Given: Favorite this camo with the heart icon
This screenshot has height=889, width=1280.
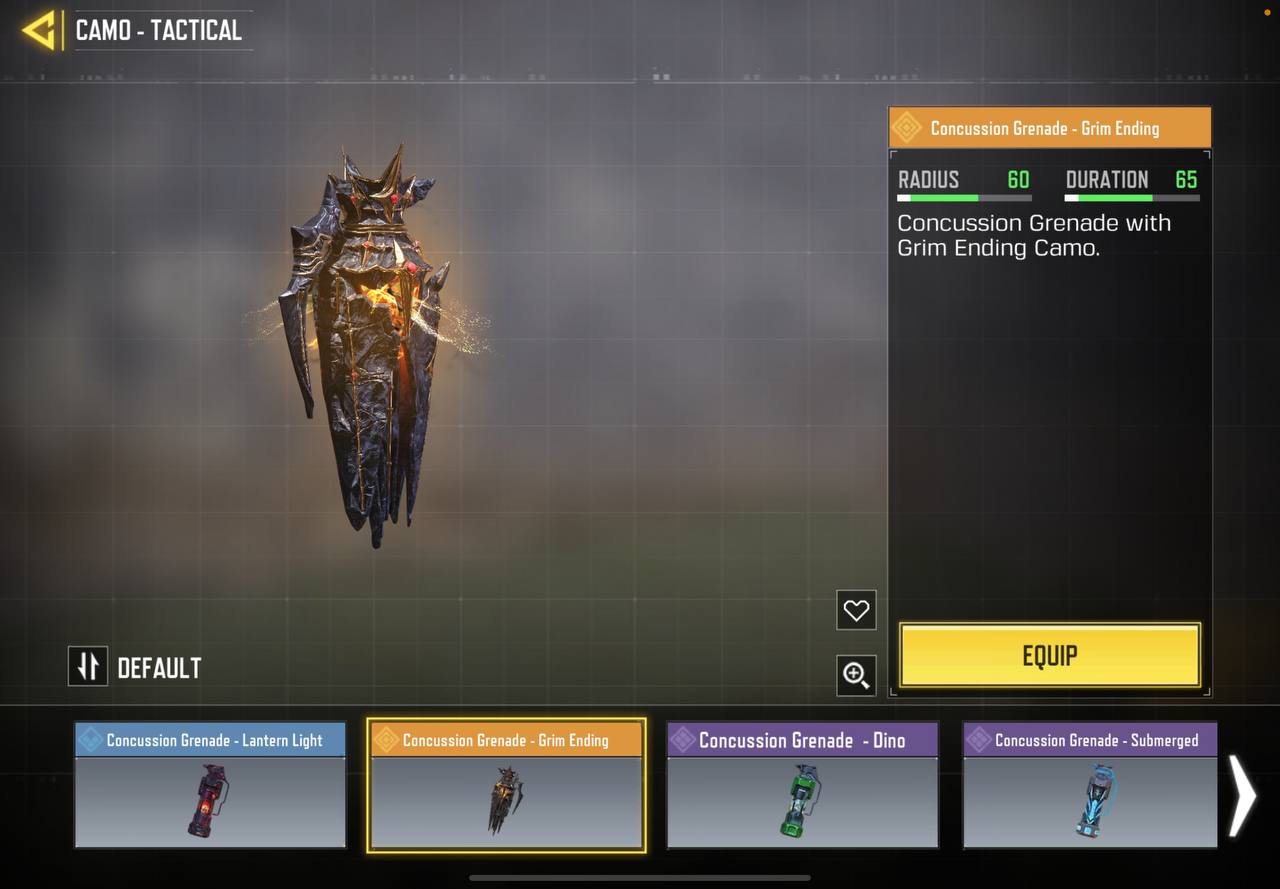Looking at the screenshot, I should tap(856, 610).
